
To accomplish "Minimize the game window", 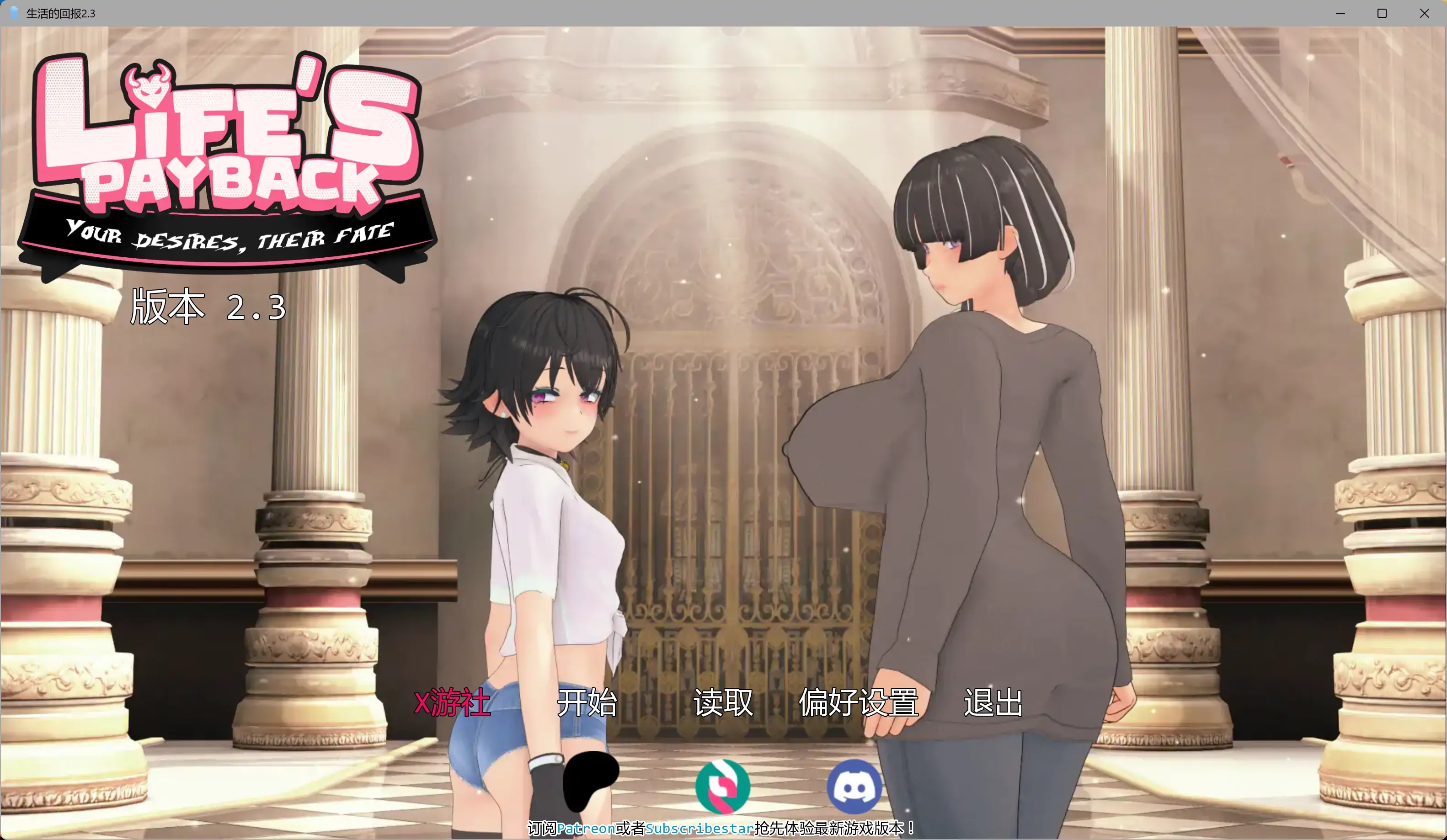I will click(x=1340, y=13).
